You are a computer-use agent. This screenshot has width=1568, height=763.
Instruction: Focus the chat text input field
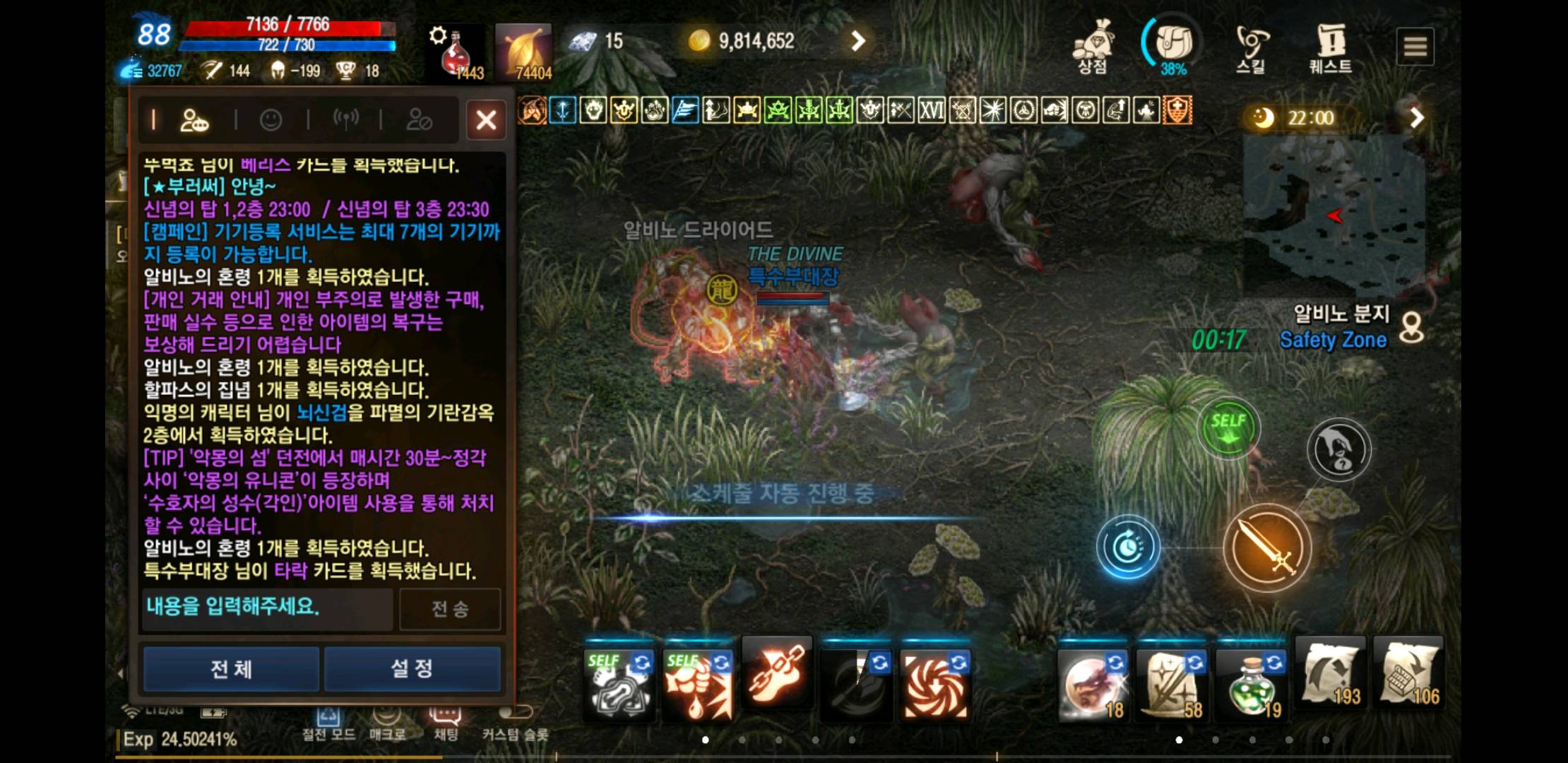(267, 608)
